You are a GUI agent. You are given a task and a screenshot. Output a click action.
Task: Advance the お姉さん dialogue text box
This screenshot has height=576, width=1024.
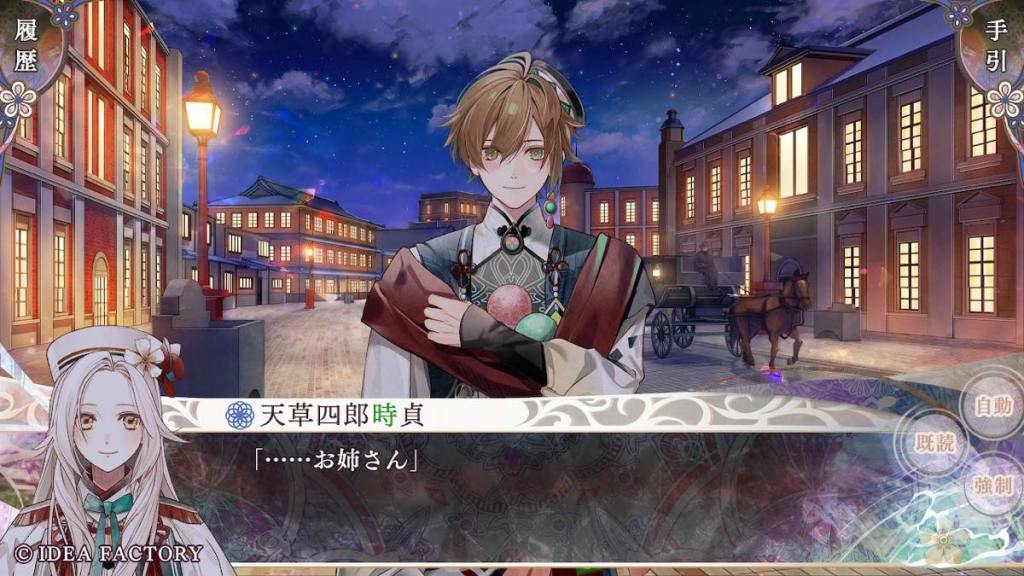(x=560, y=490)
